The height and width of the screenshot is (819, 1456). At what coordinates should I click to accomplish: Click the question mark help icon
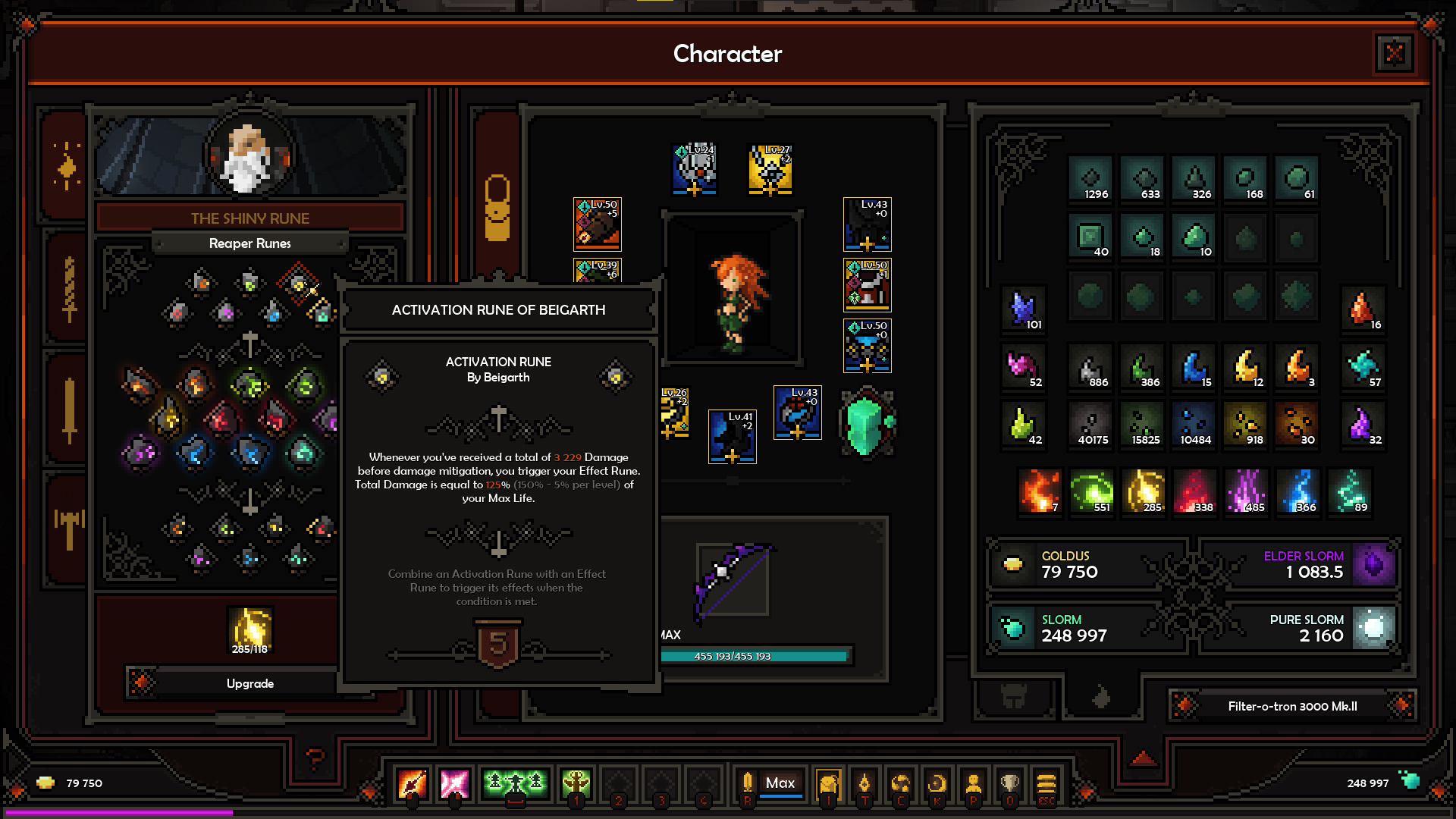pyautogui.click(x=315, y=757)
